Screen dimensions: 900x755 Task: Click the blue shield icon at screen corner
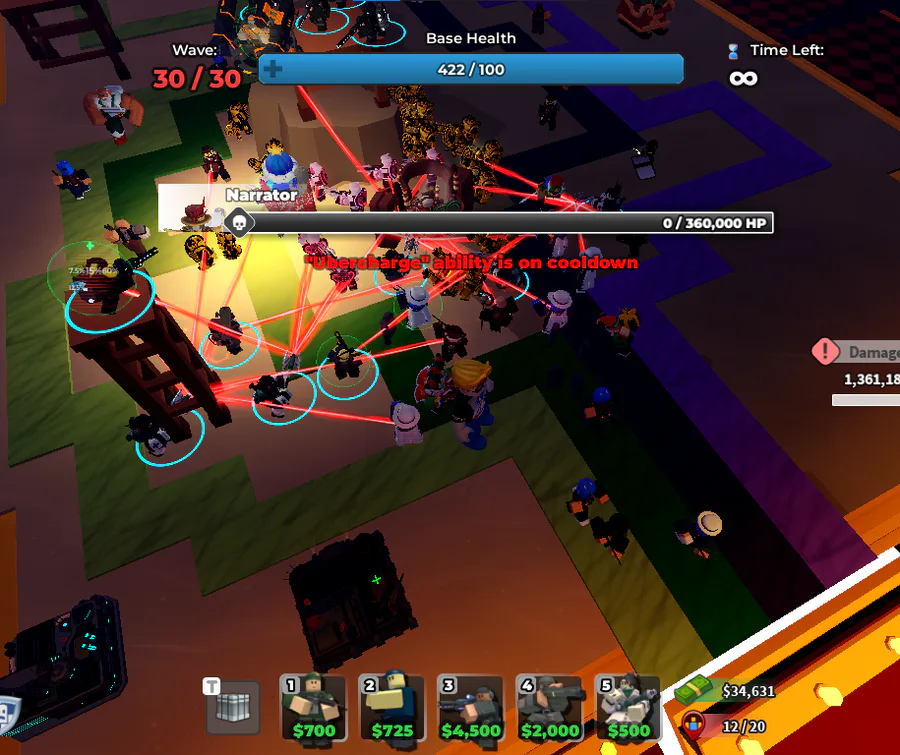[8, 710]
